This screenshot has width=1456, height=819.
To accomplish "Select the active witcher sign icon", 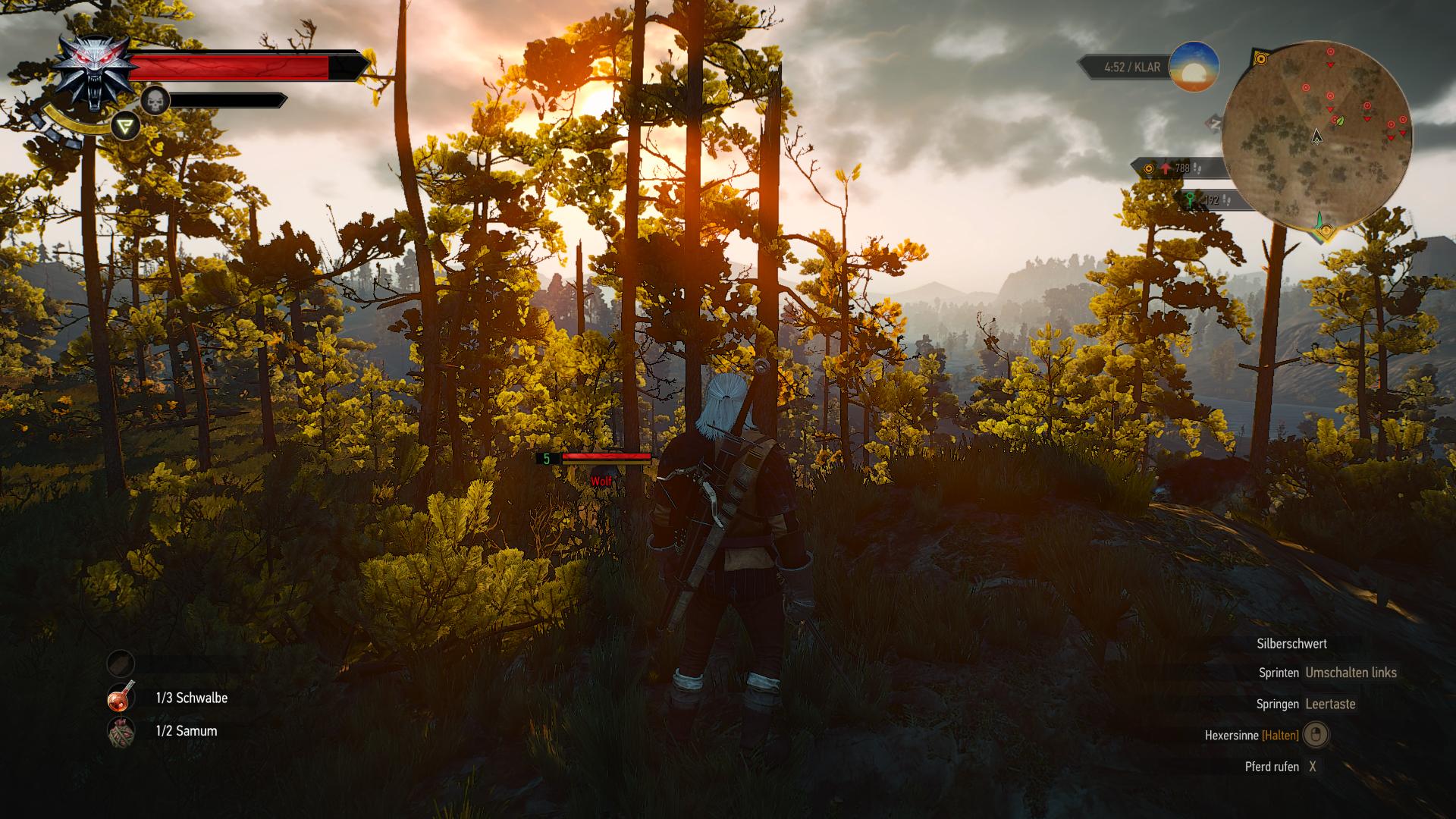I will [125, 126].
